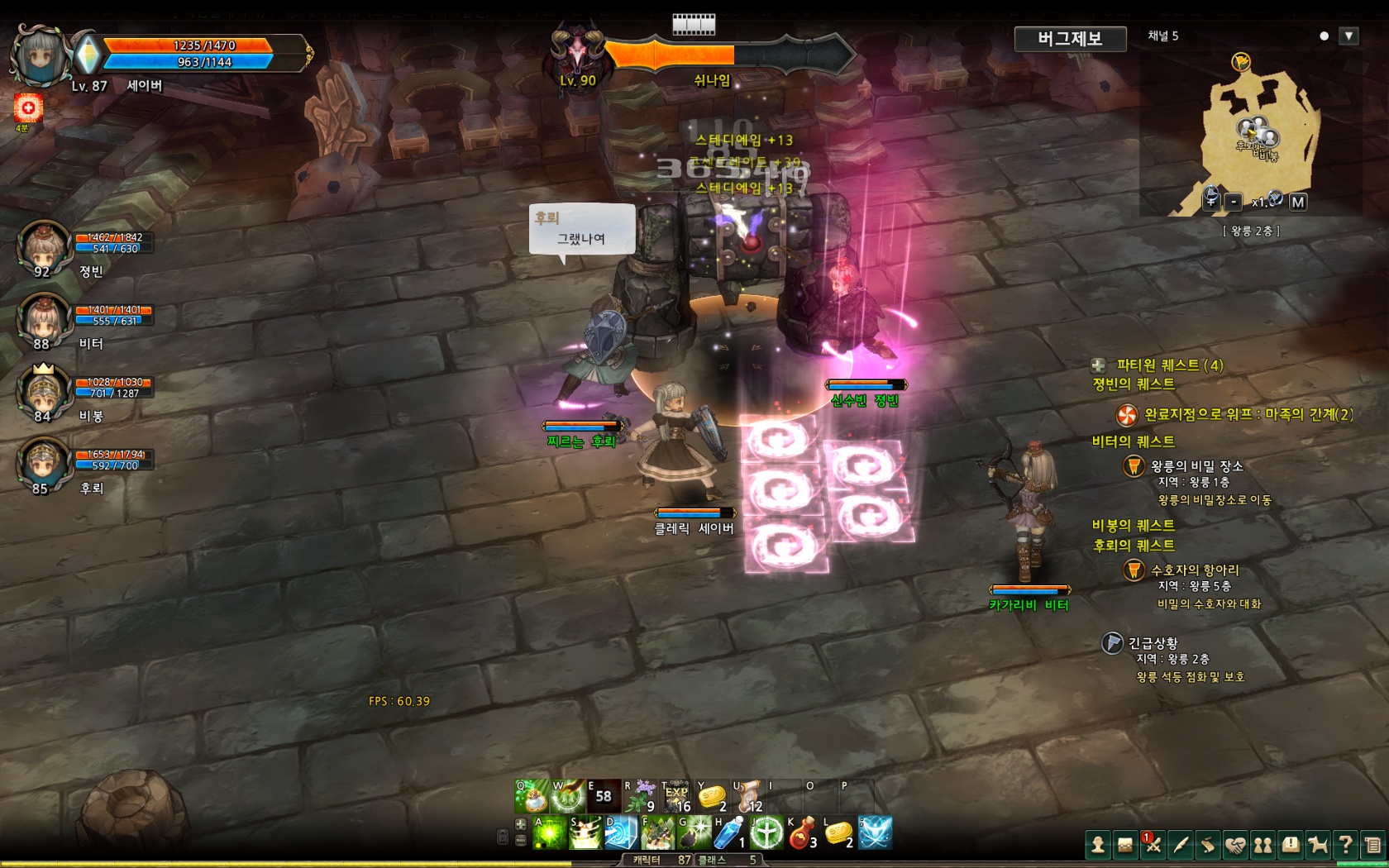Open the party members icon
The height and width of the screenshot is (868, 1389).
(x=1263, y=845)
